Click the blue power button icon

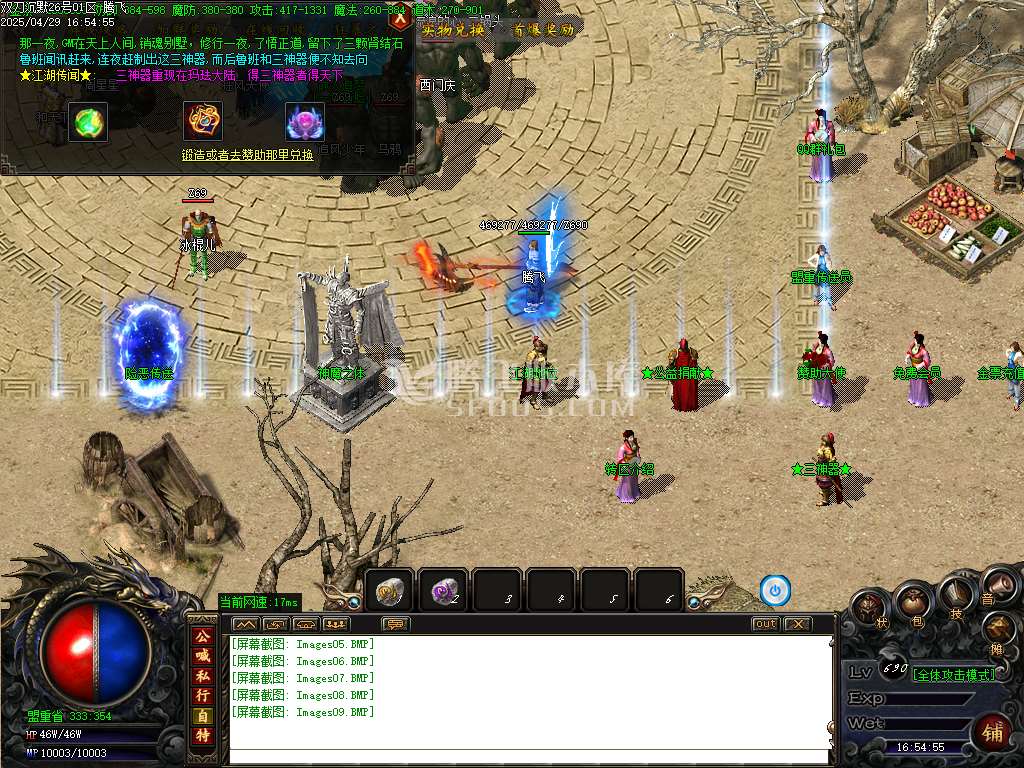pos(775,590)
